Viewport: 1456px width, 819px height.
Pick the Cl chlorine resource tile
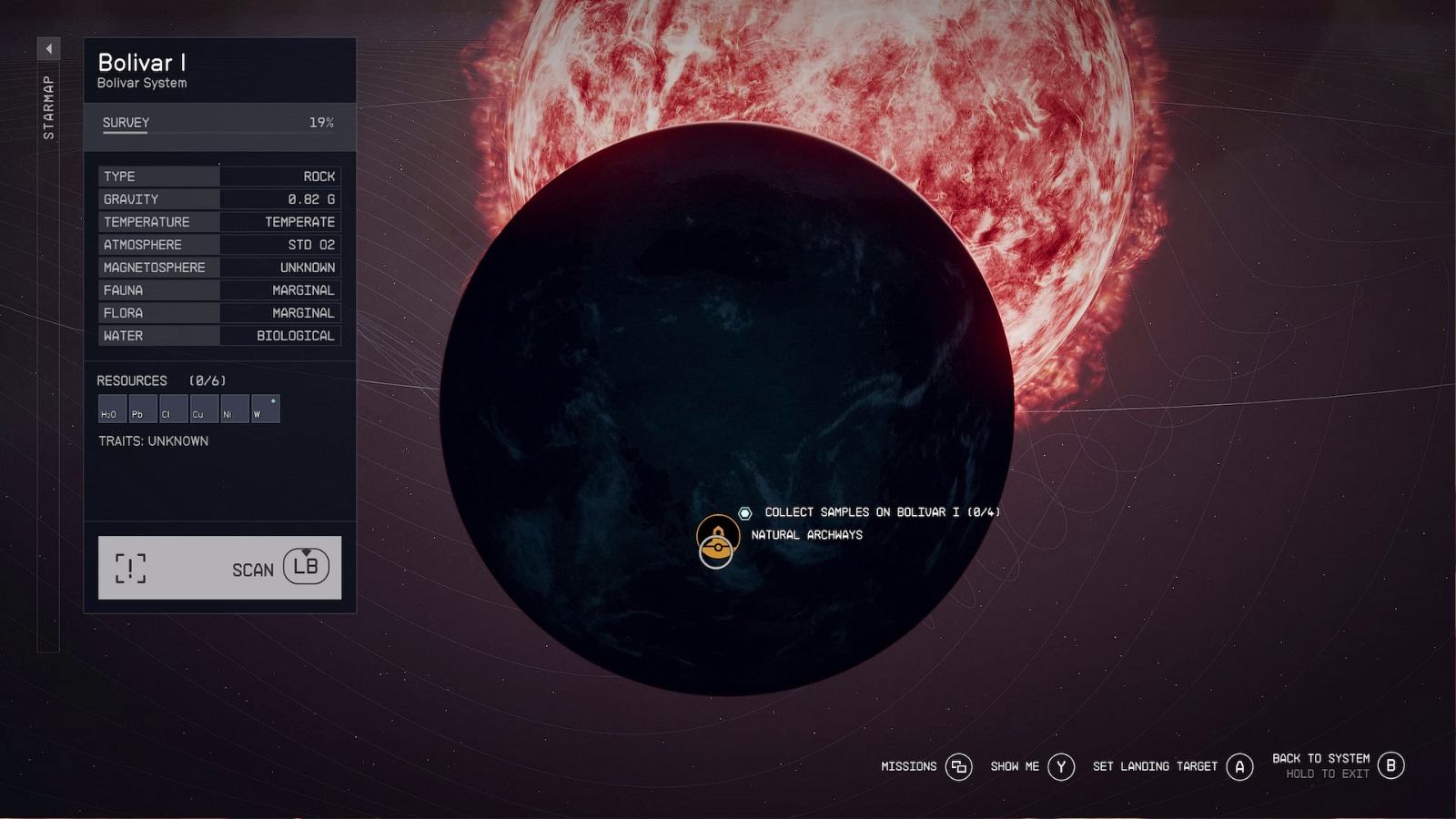[x=173, y=409]
